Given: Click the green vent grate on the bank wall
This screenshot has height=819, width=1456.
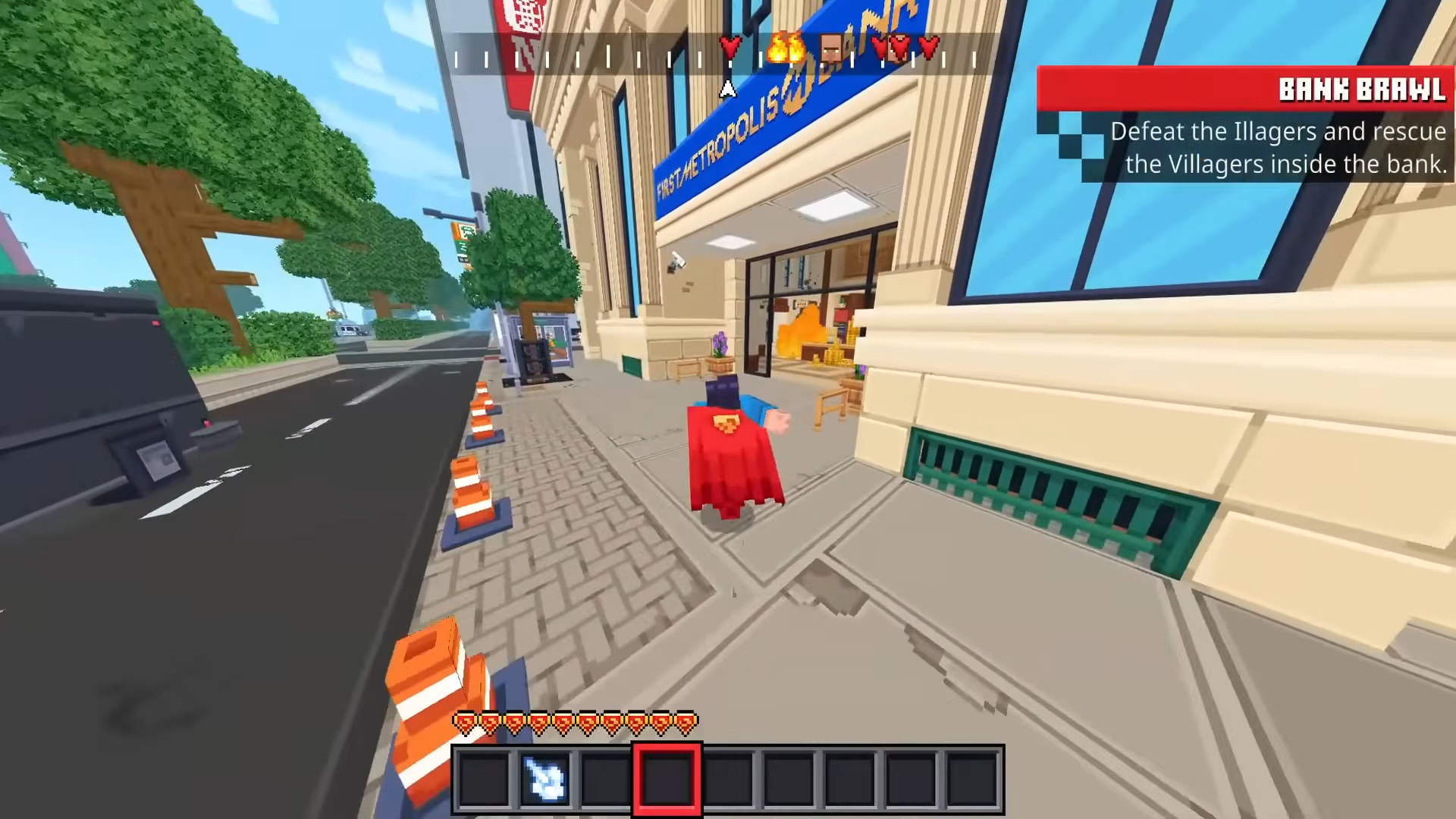Looking at the screenshot, I should click(x=1046, y=485).
